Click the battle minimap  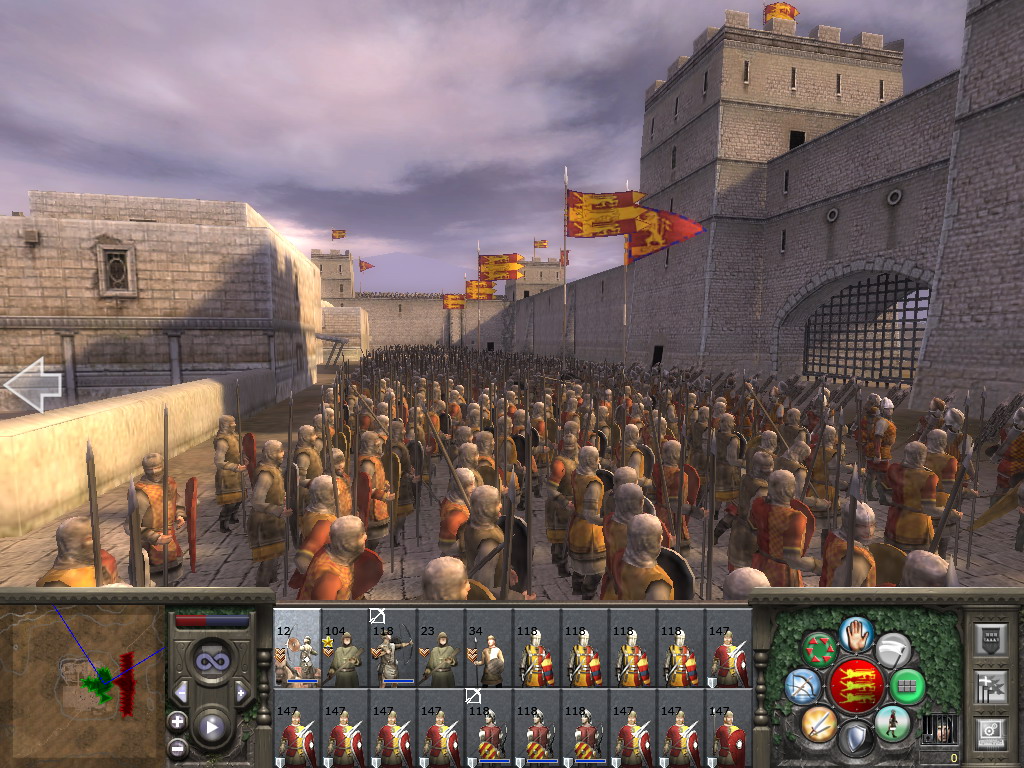tap(83, 679)
